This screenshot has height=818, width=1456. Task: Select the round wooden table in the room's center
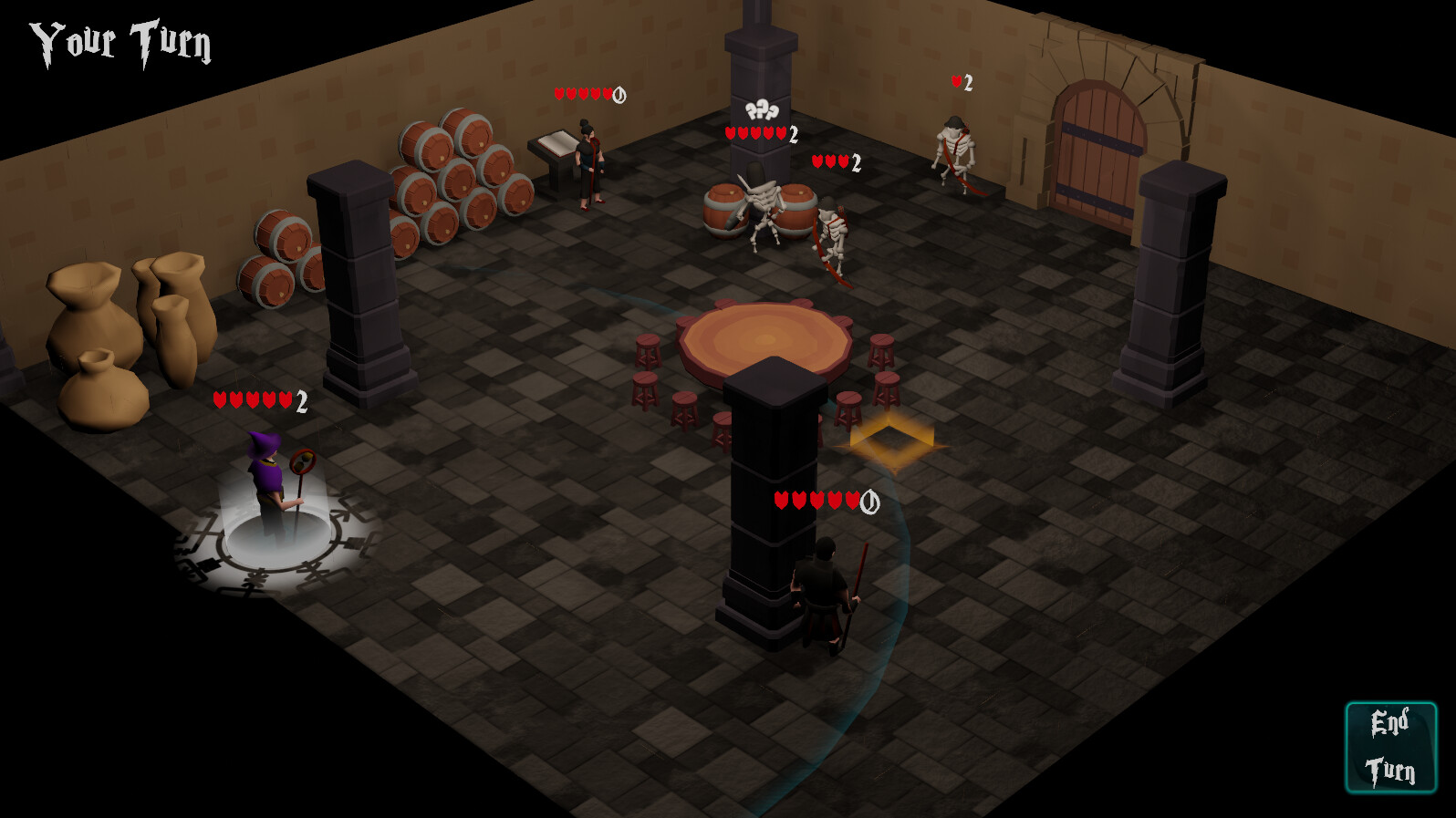pos(766,342)
